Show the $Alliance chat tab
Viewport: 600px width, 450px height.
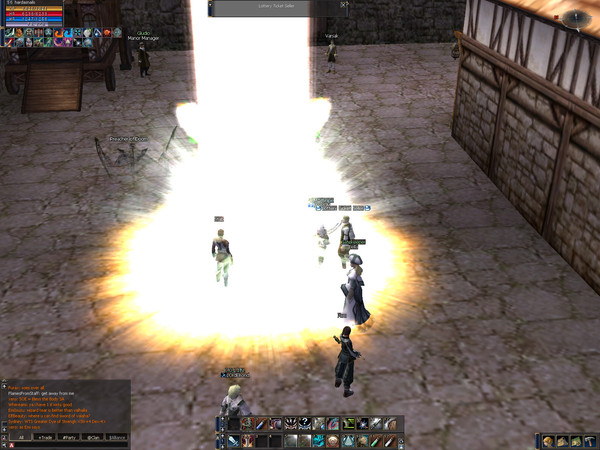(x=118, y=437)
